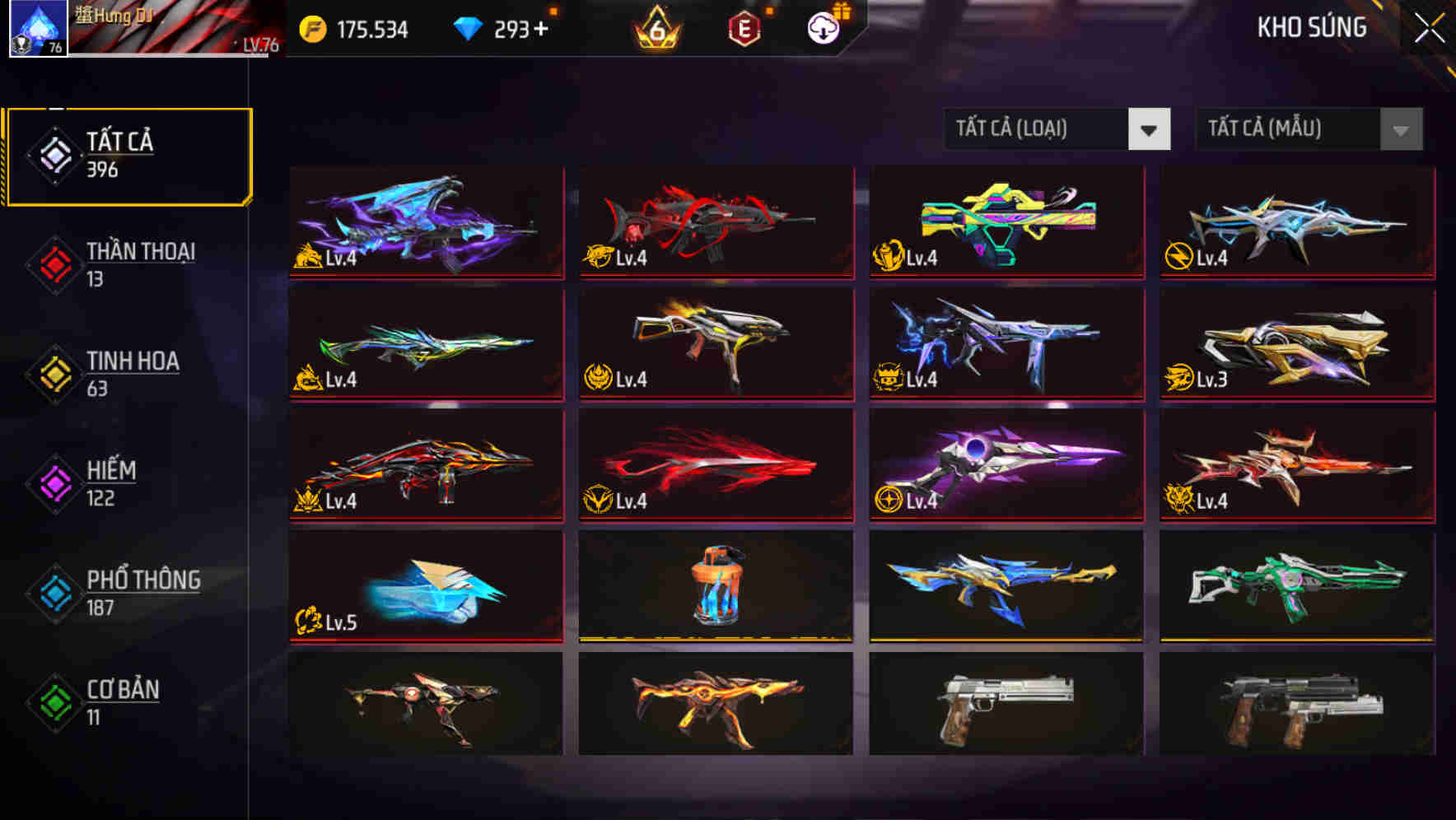Select the purple HIẾM rarity icon
Image resolution: width=1456 pixels, height=820 pixels.
(54, 484)
